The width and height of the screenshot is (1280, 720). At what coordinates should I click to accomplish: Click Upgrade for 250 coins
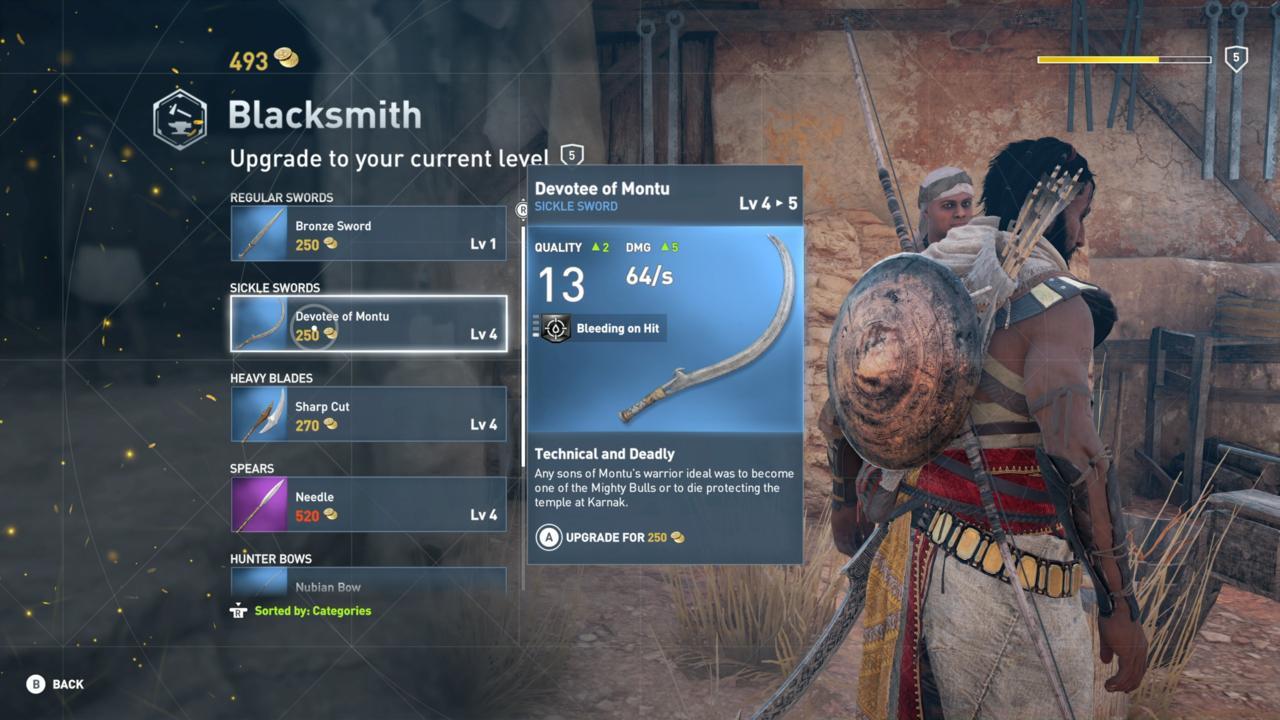609,537
